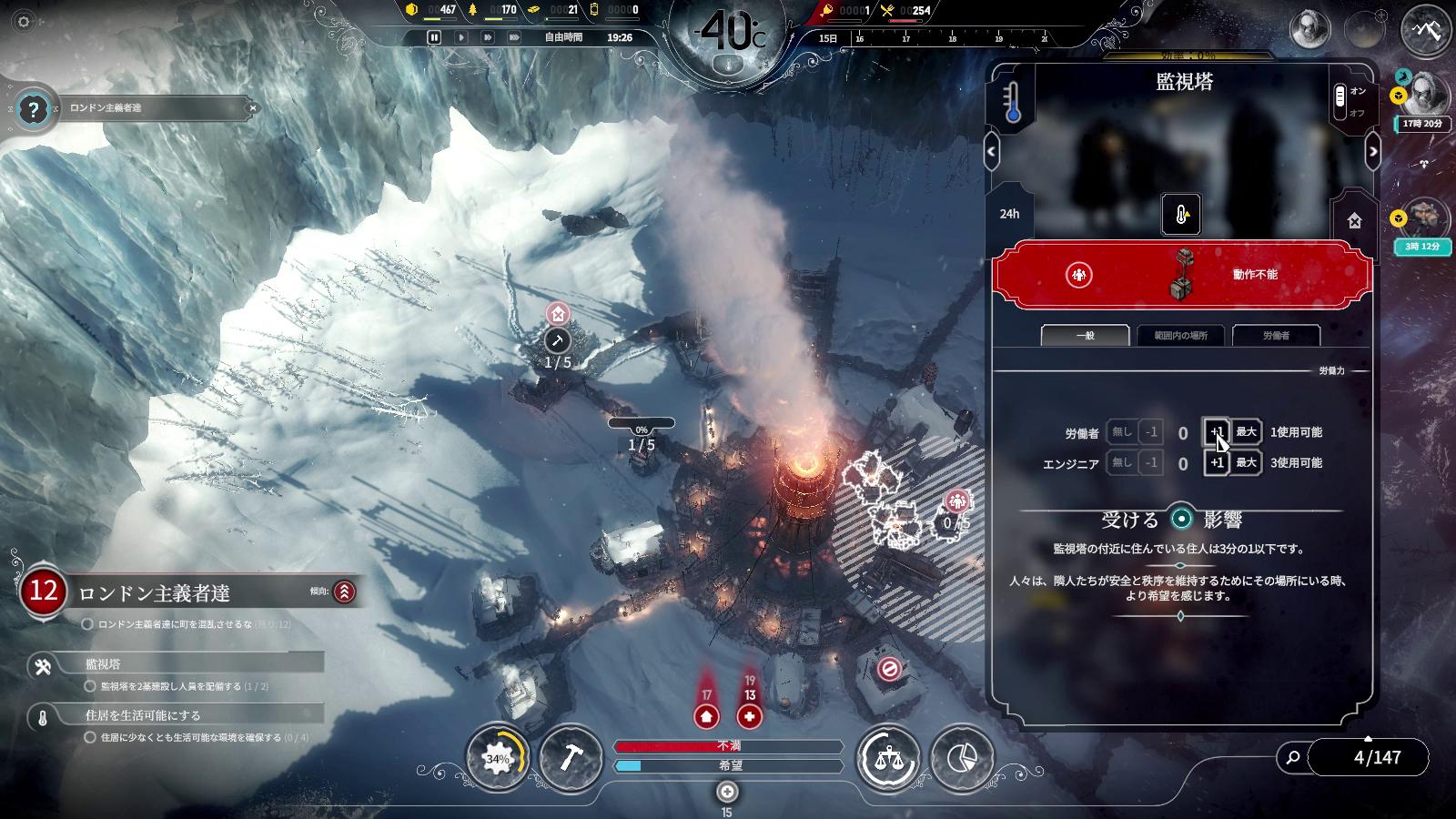The image size is (1456, 819).
Task: Dismantle the watchtower building
Action: pyautogui.click(x=1354, y=220)
